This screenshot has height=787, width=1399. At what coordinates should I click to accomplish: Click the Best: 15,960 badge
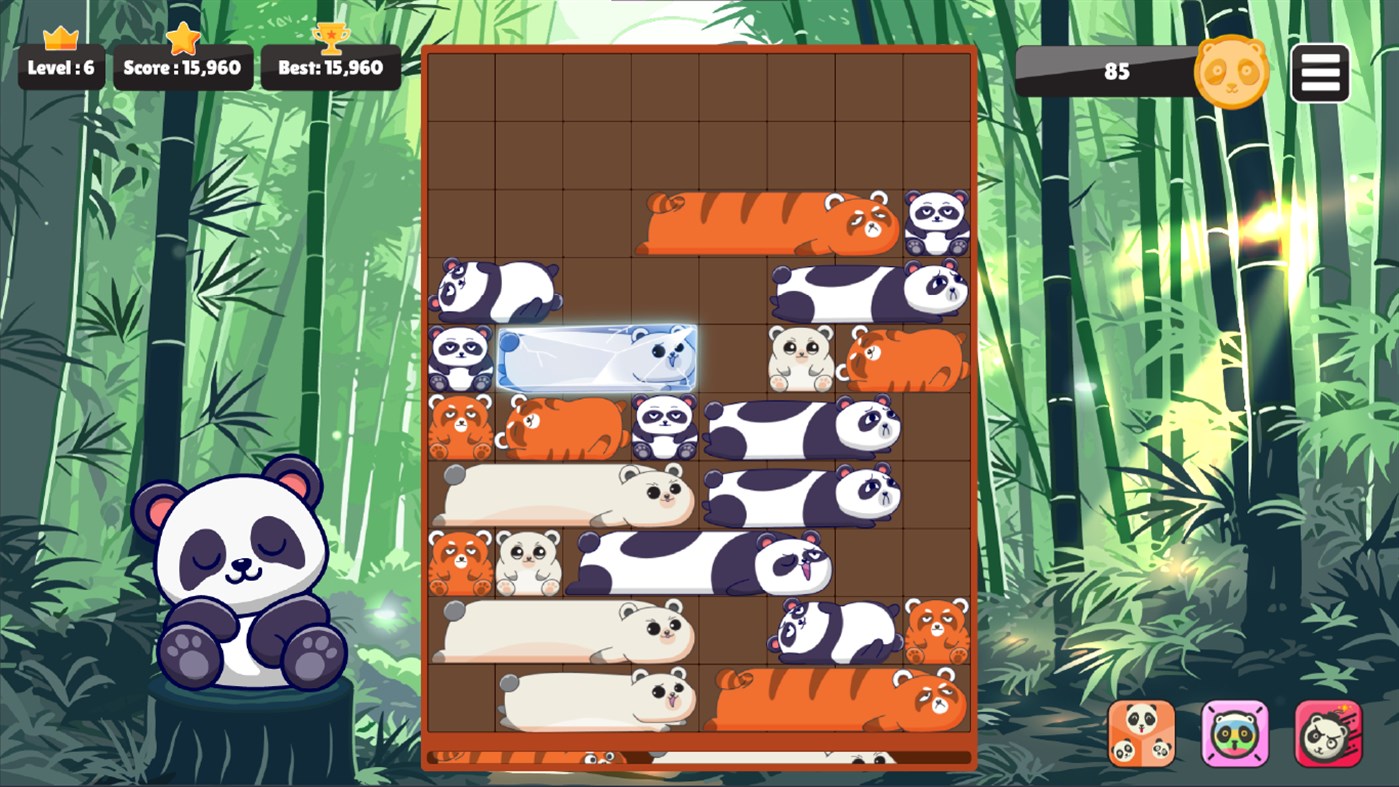tap(331, 68)
